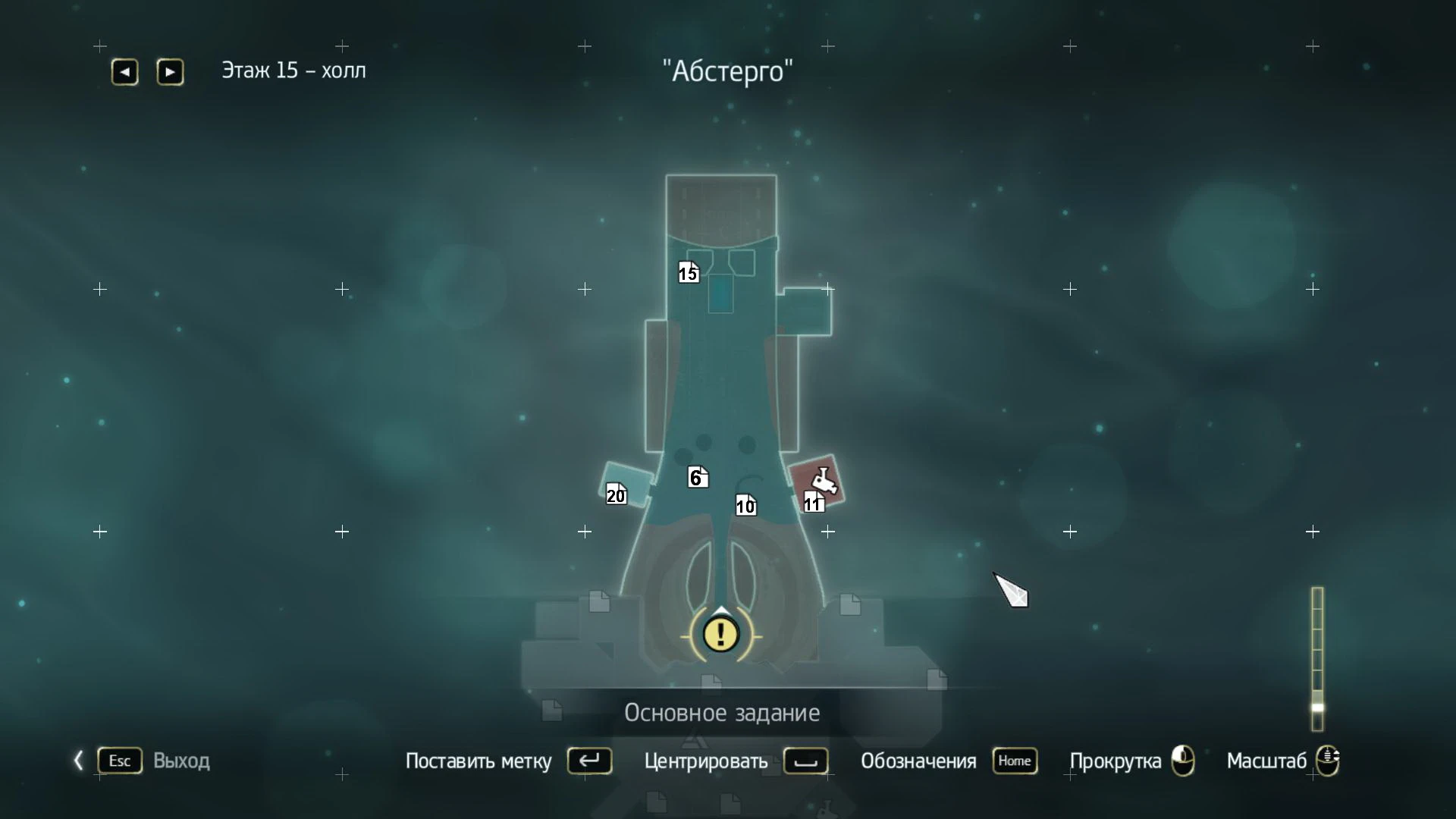
Task: Click the right arrow to view next floor
Action: (x=170, y=71)
